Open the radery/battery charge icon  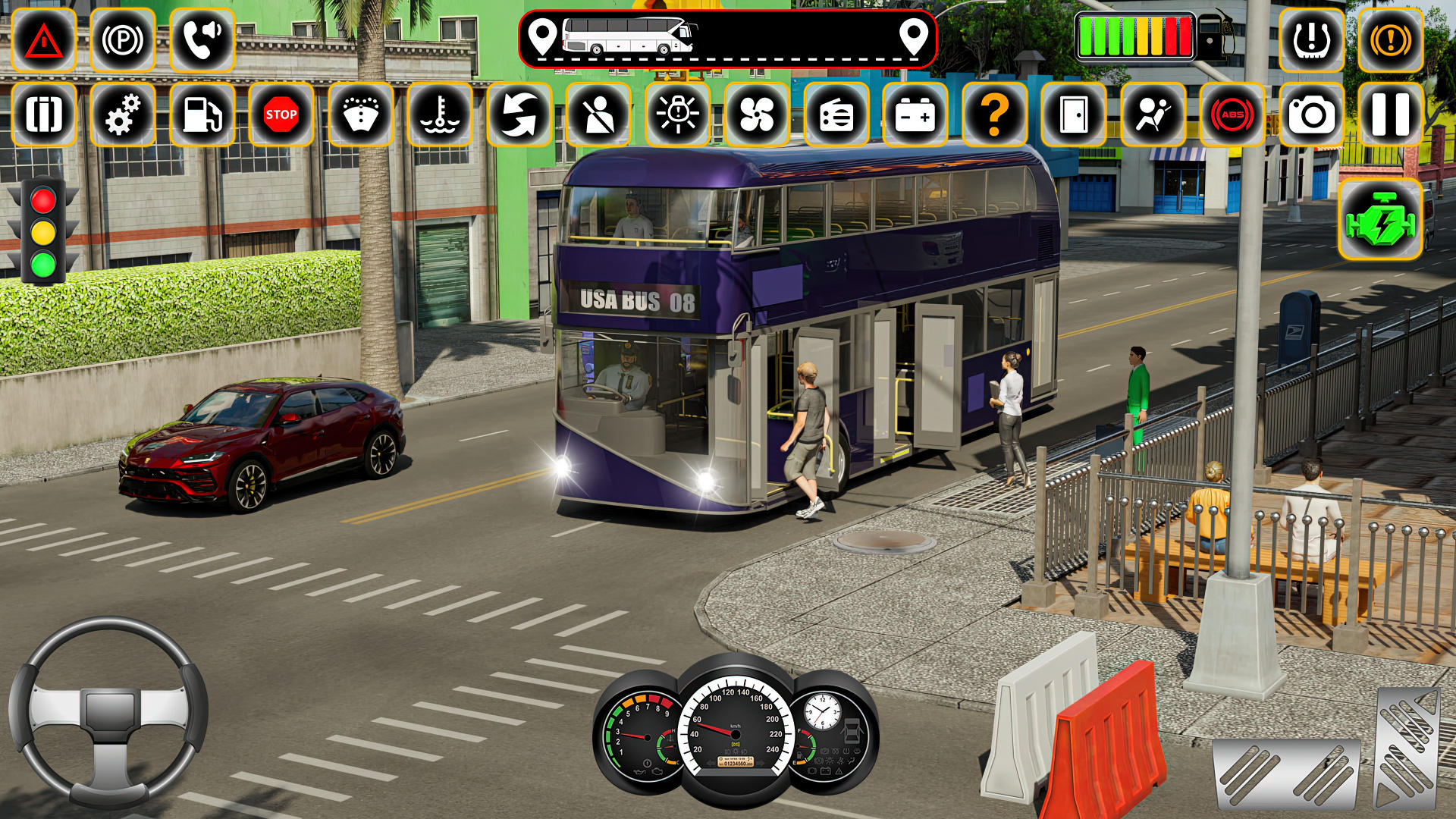coord(916,116)
